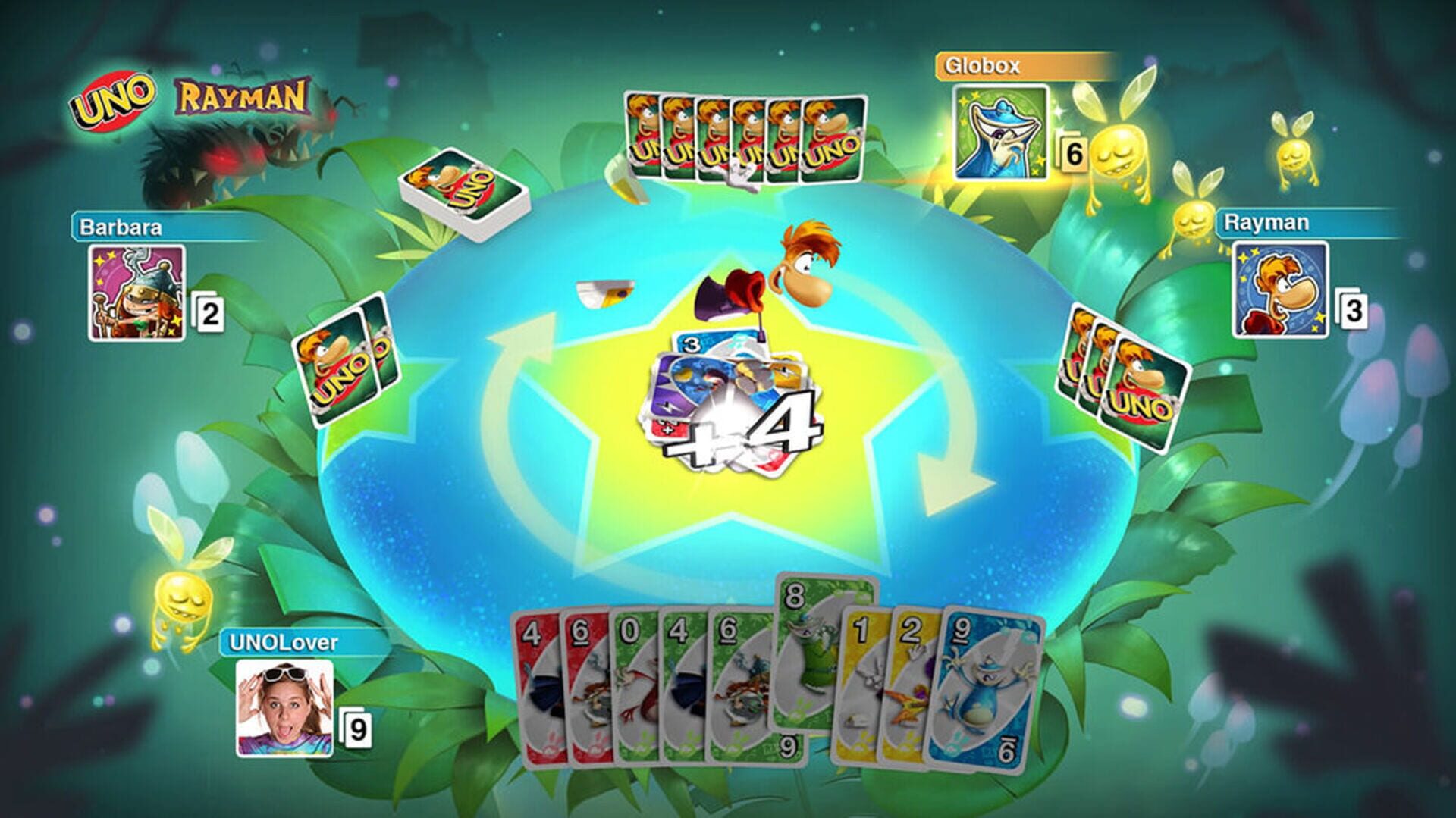1456x818 pixels.
Task: Pick the green 4 card
Action: click(681, 682)
